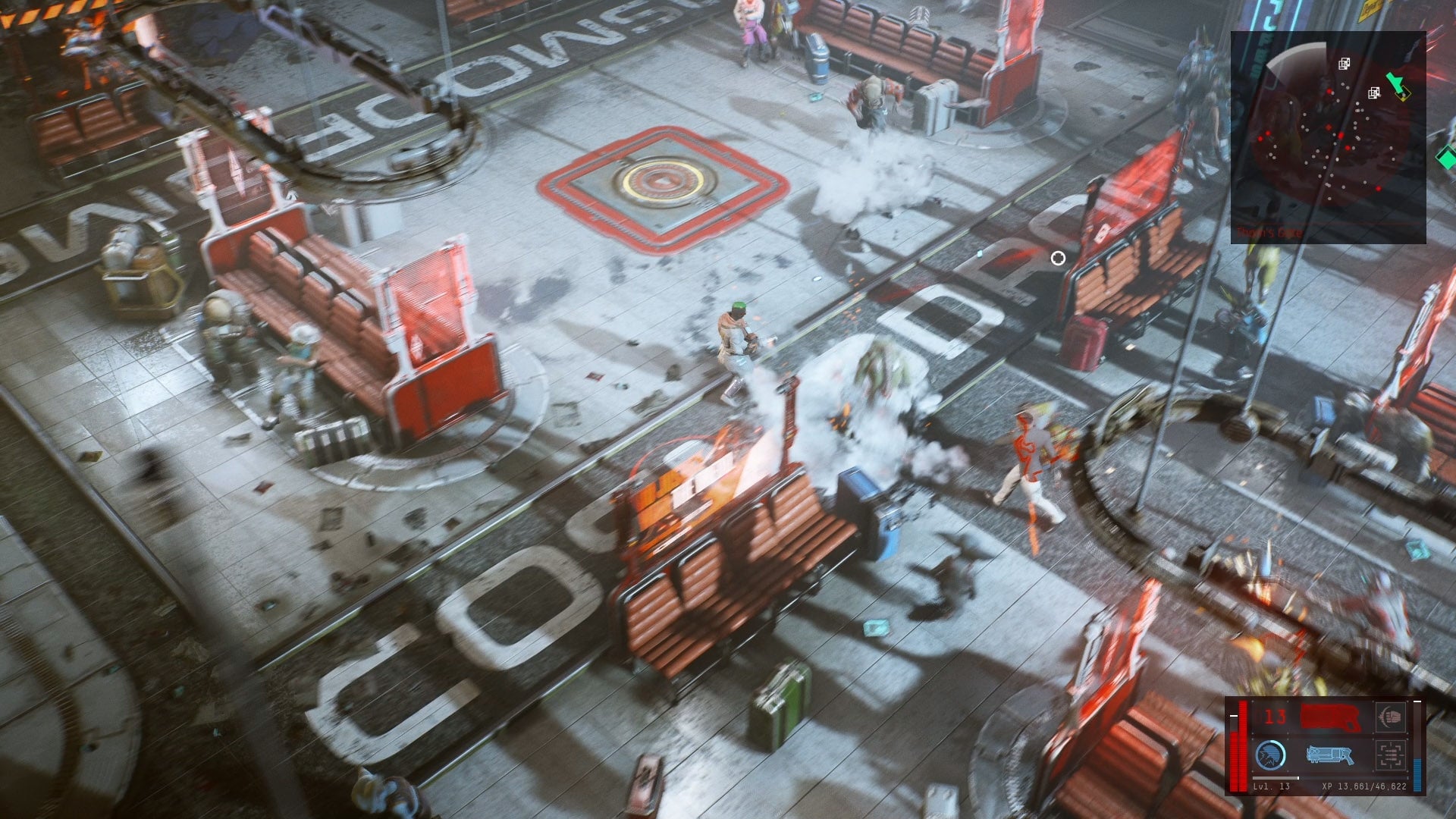Click a white loot stack icon on the minimap
1456x819 pixels.
click(x=1344, y=64)
